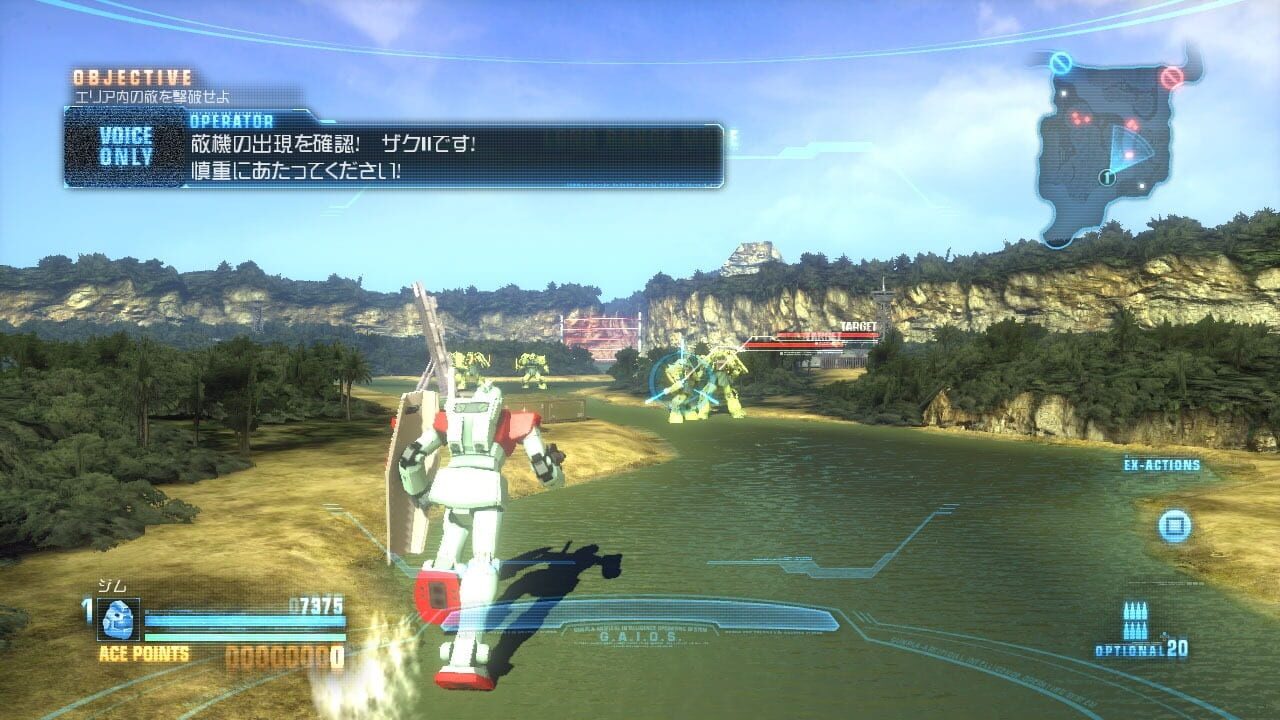Screen dimensions: 1280x720
Task: Click the waypoint marker numbered 1 on minimap
Action: tap(1107, 177)
